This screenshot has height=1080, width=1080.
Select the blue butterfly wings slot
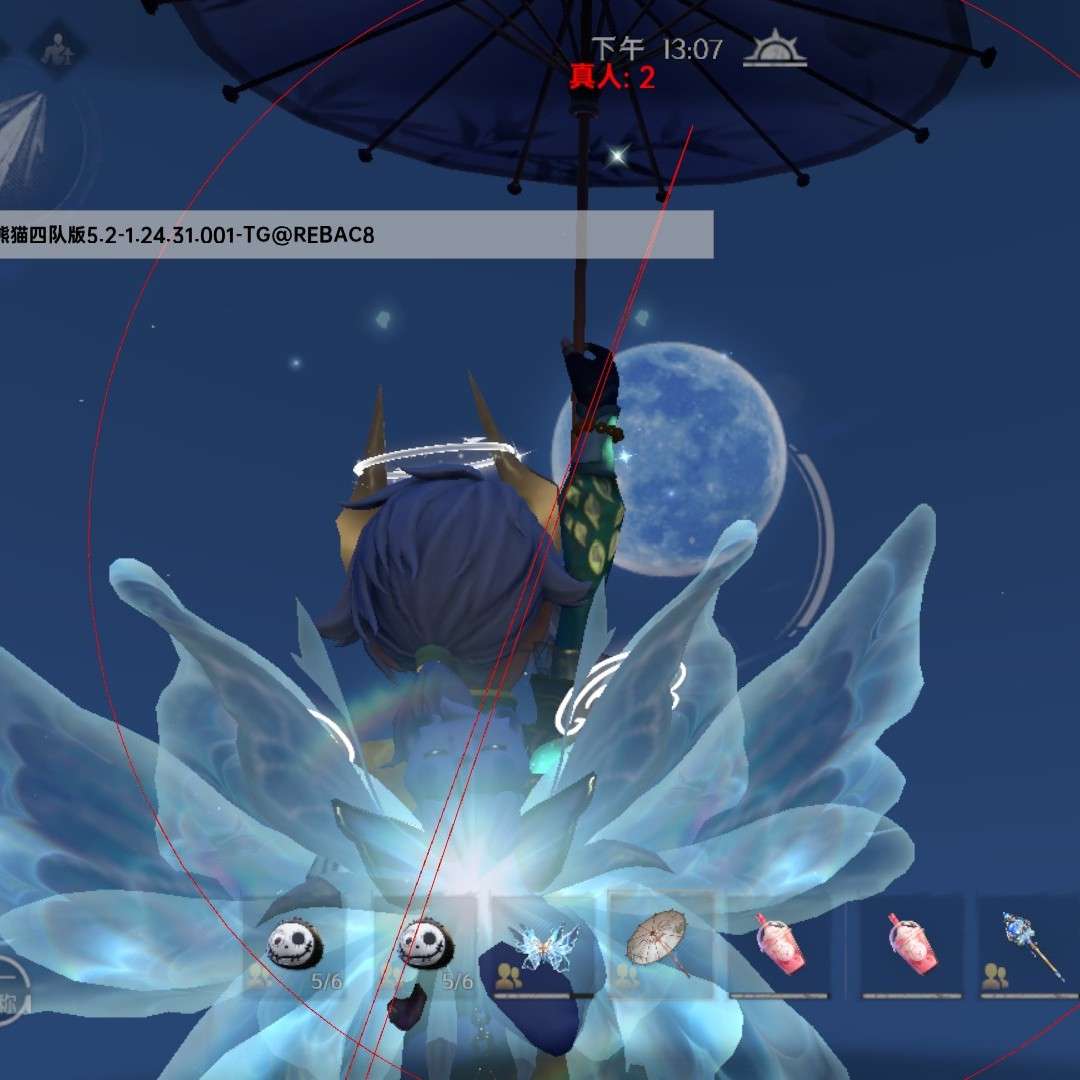pyautogui.click(x=546, y=946)
